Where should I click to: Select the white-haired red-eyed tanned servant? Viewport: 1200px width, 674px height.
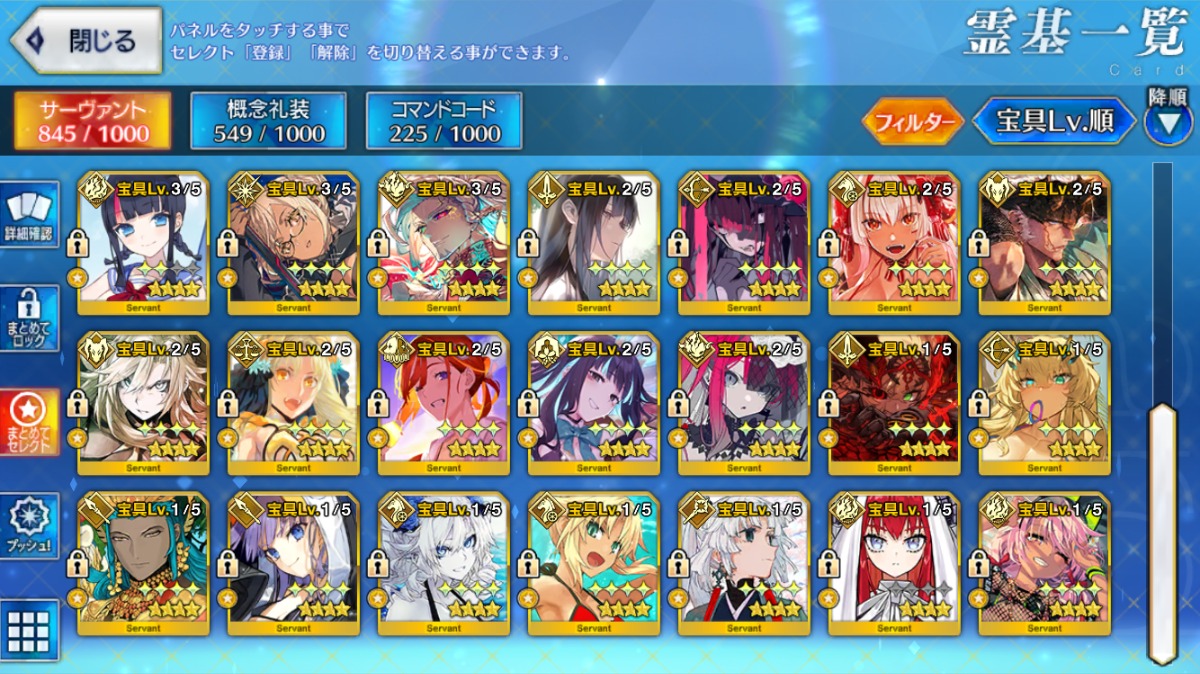click(x=894, y=244)
